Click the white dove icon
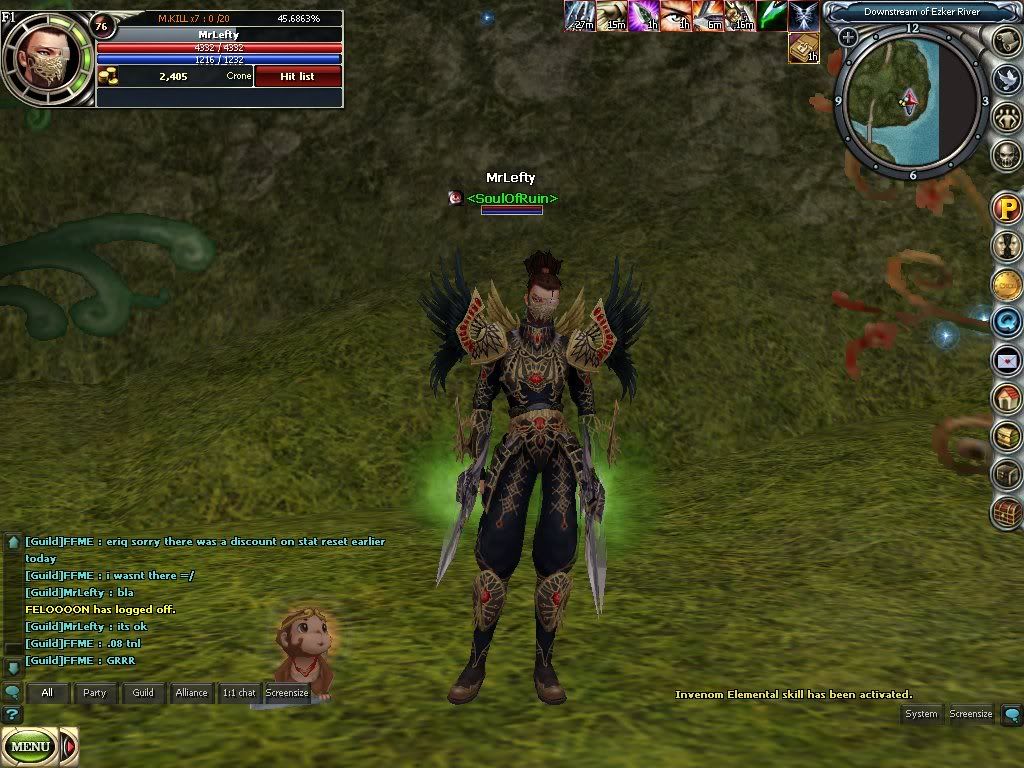Image resolution: width=1024 pixels, height=768 pixels. coord(1005,80)
